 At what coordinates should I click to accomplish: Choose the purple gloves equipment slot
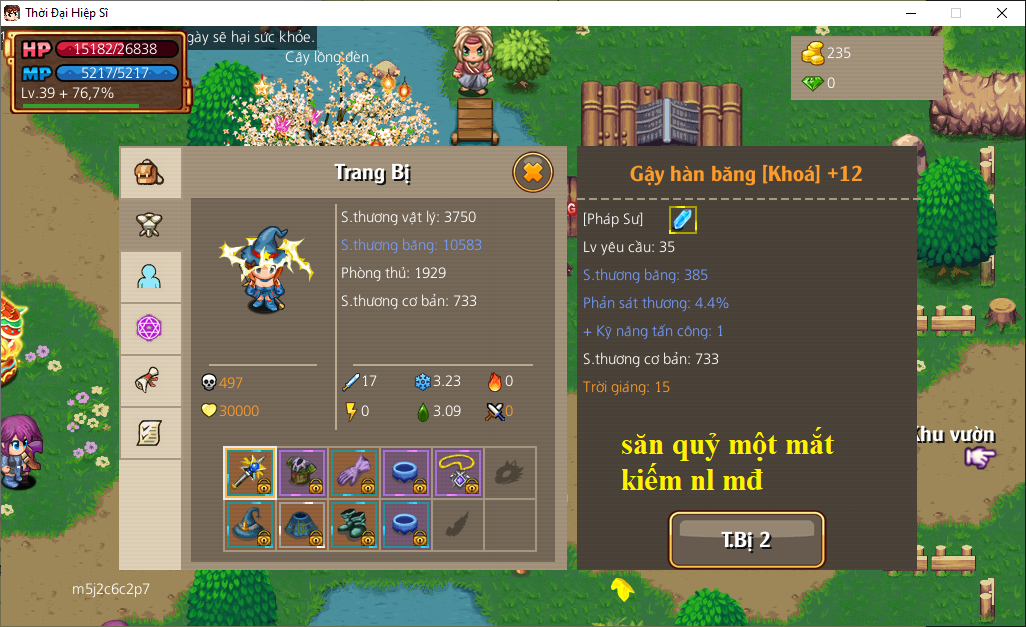354,472
